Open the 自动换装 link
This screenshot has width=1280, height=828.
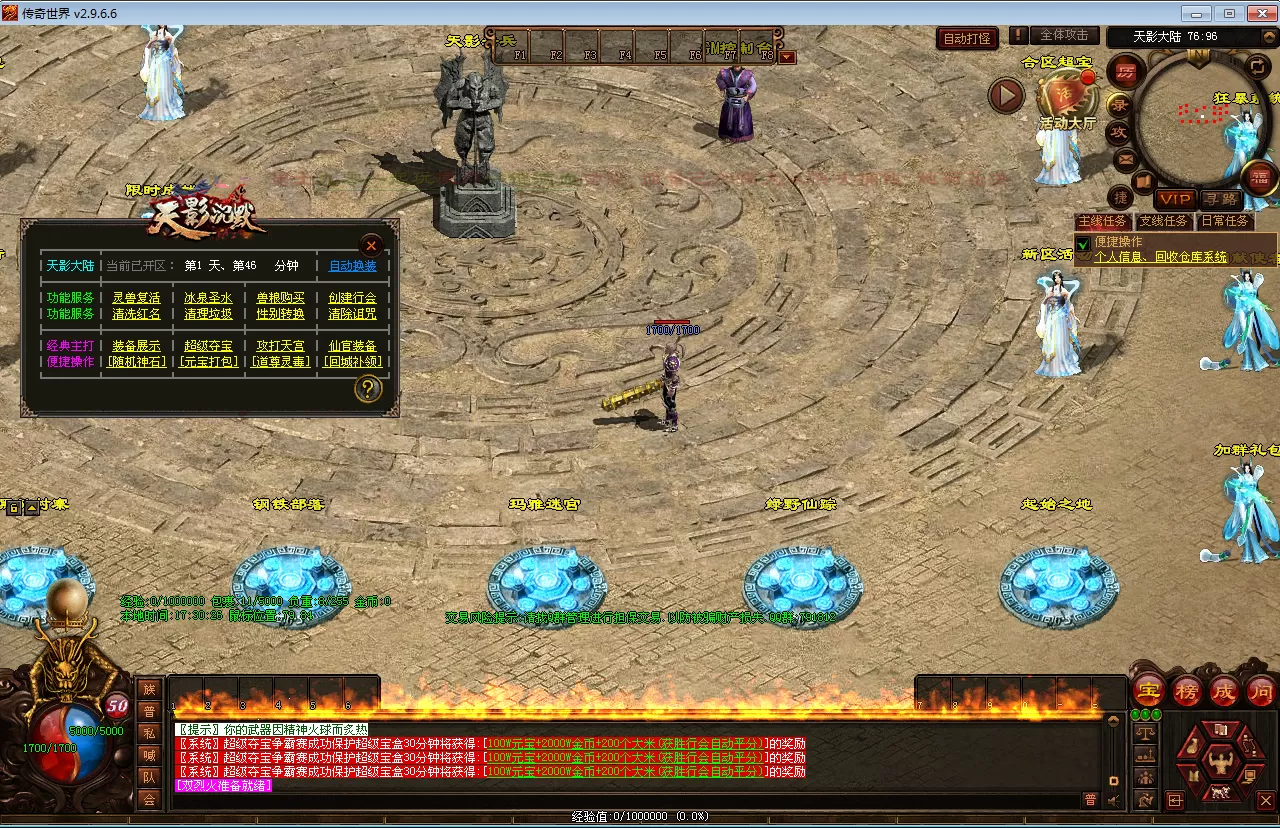tap(353, 266)
